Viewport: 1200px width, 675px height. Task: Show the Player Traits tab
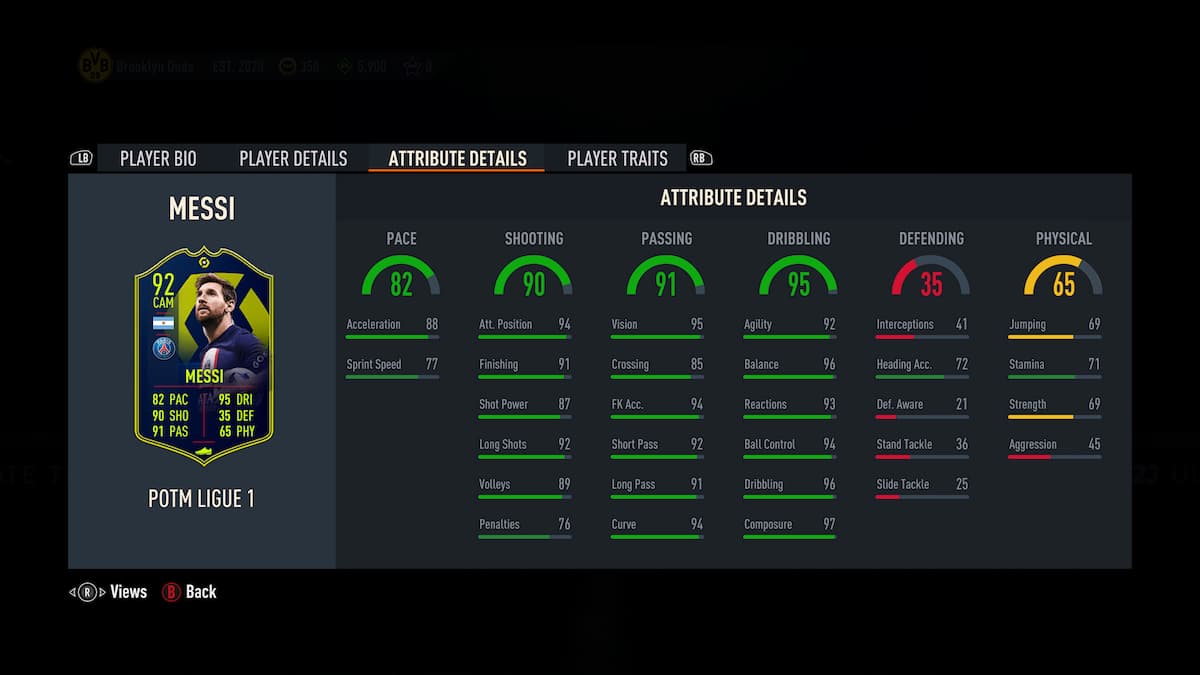click(617, 158)
